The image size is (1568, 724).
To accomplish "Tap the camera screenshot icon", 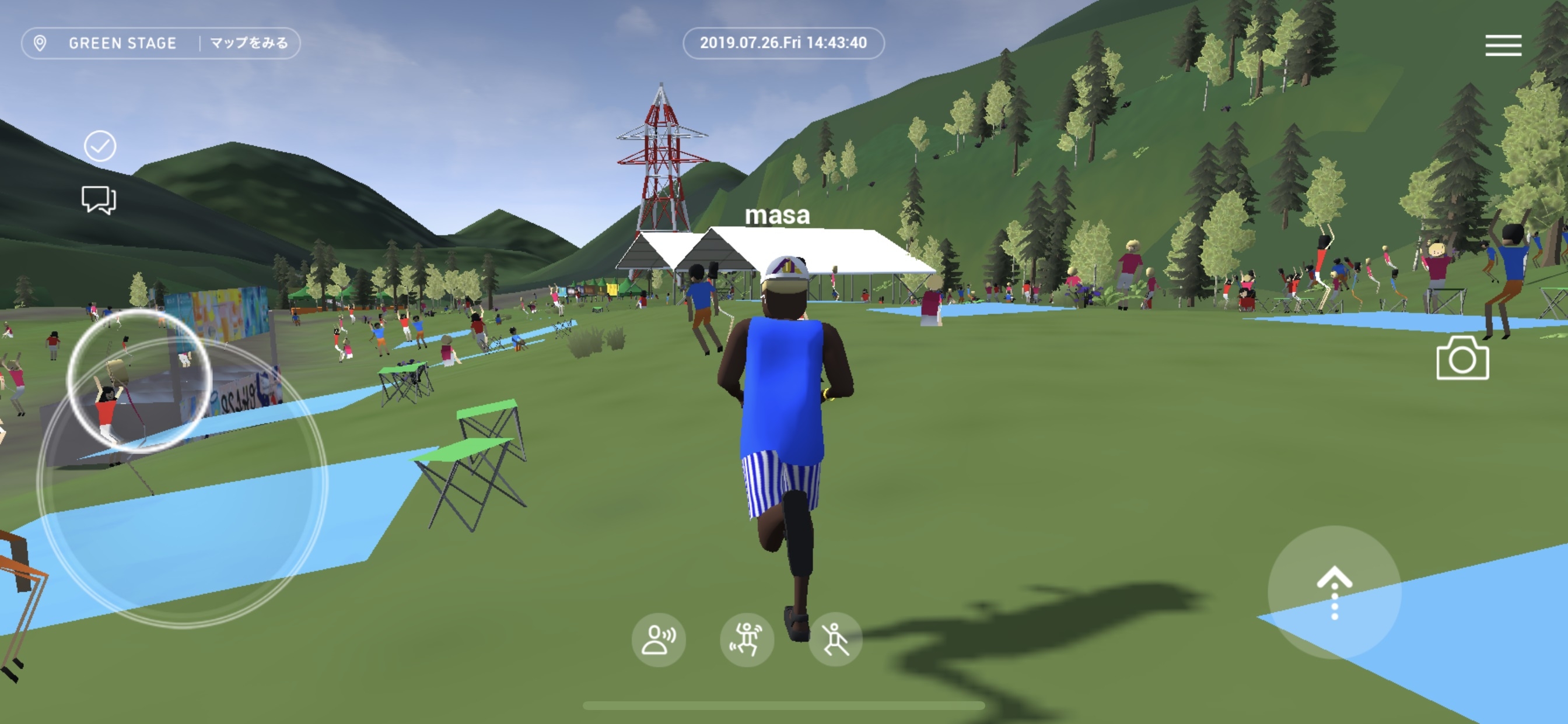I will point(1462,359).
